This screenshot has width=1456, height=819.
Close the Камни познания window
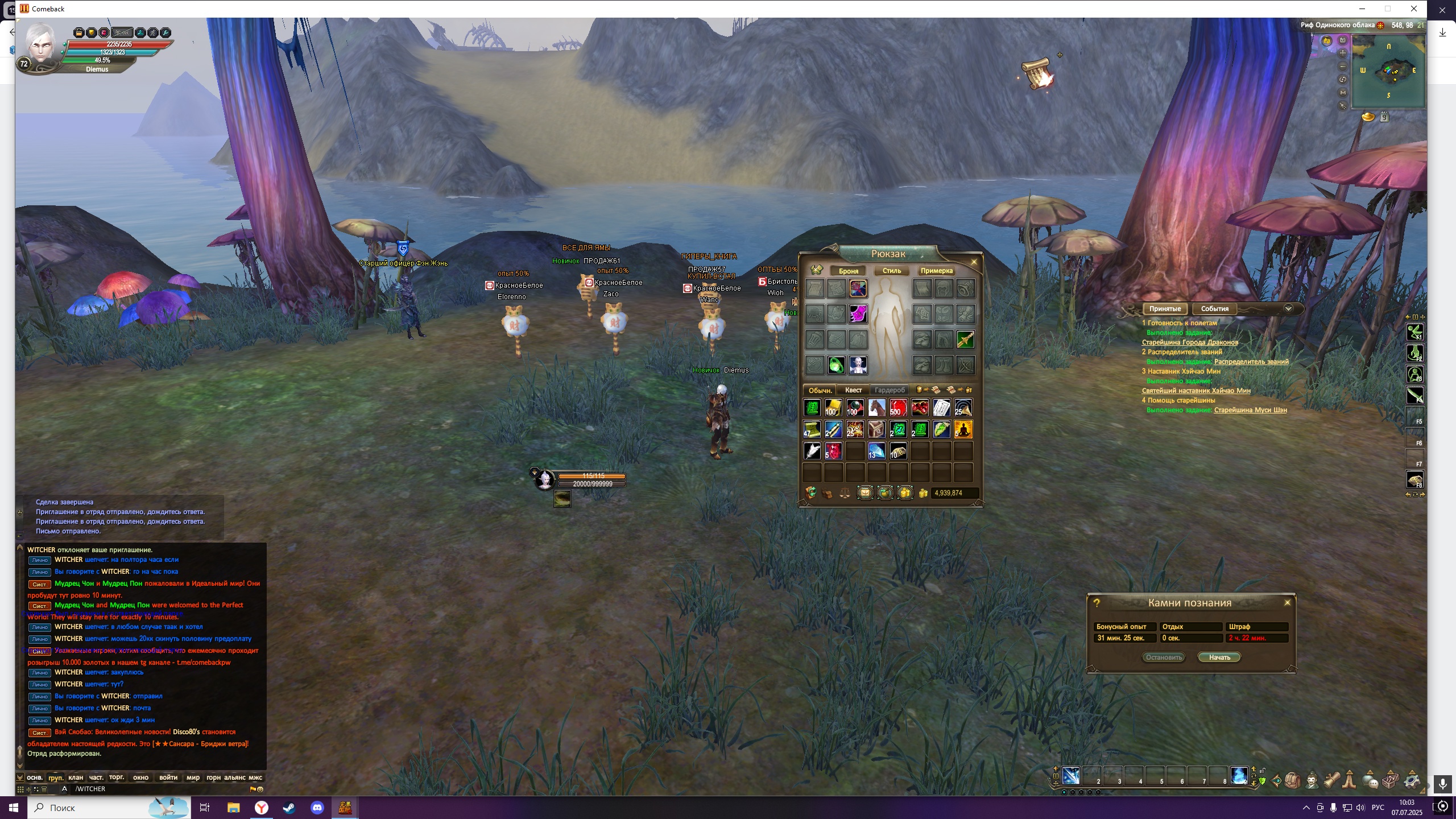pyautogui.click(x=1287, y=603)
